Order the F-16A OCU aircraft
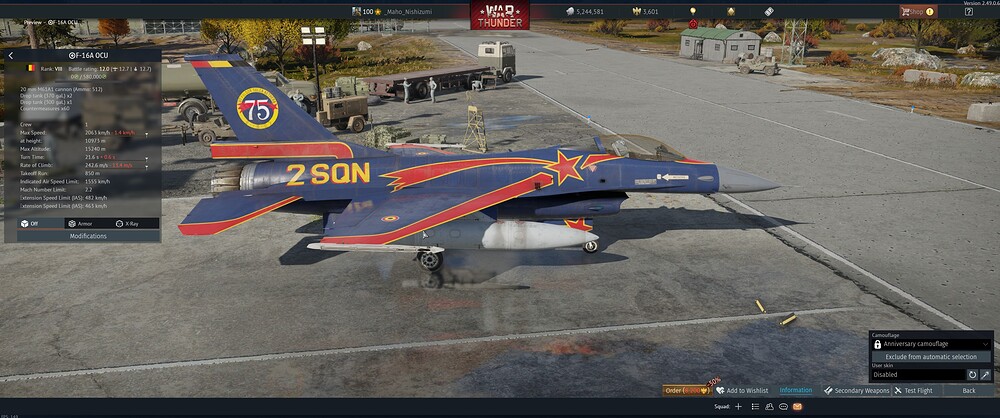This screenshot has height=418, width=1000. 686,390
